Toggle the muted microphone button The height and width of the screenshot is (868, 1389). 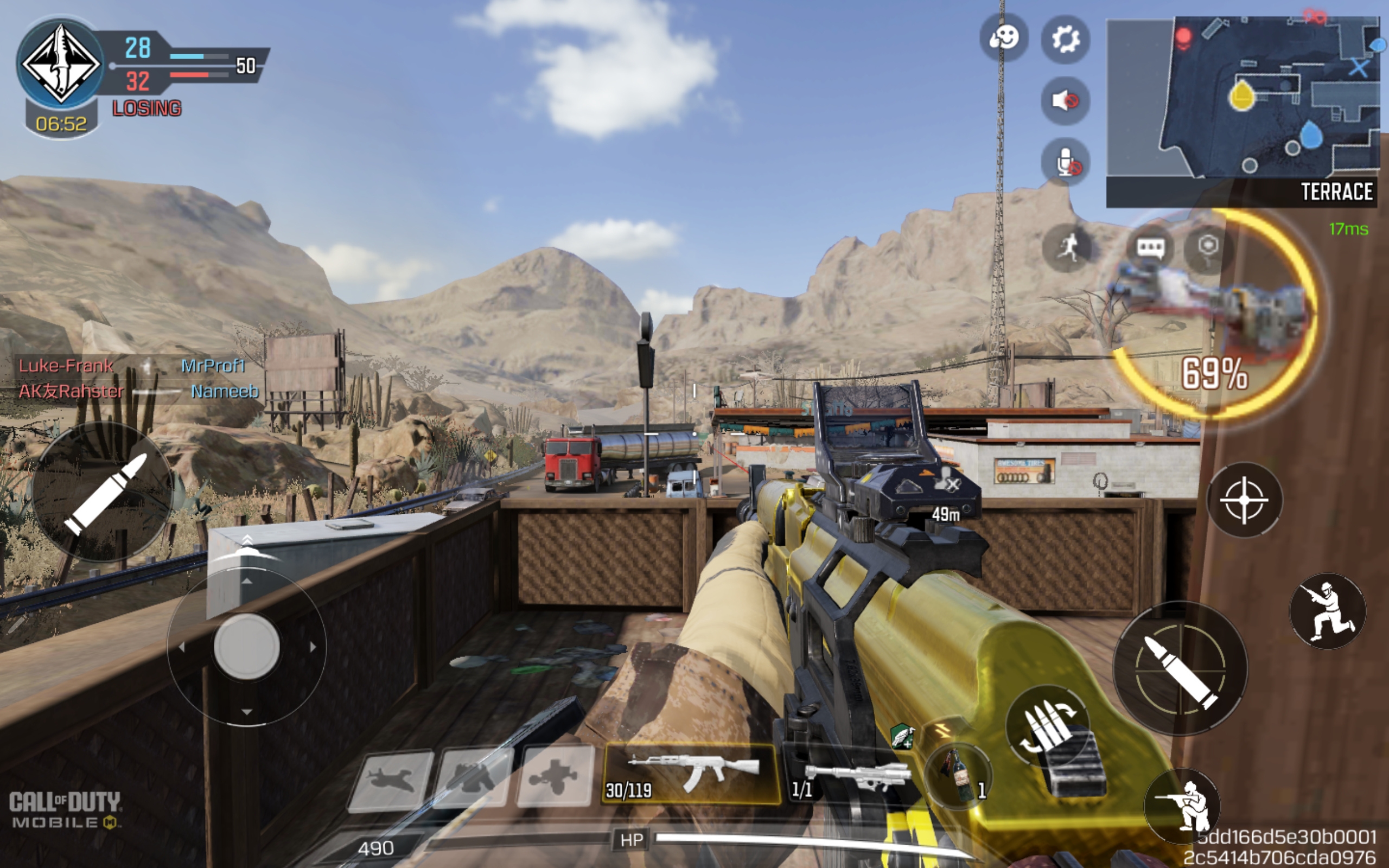point(1065,162)
